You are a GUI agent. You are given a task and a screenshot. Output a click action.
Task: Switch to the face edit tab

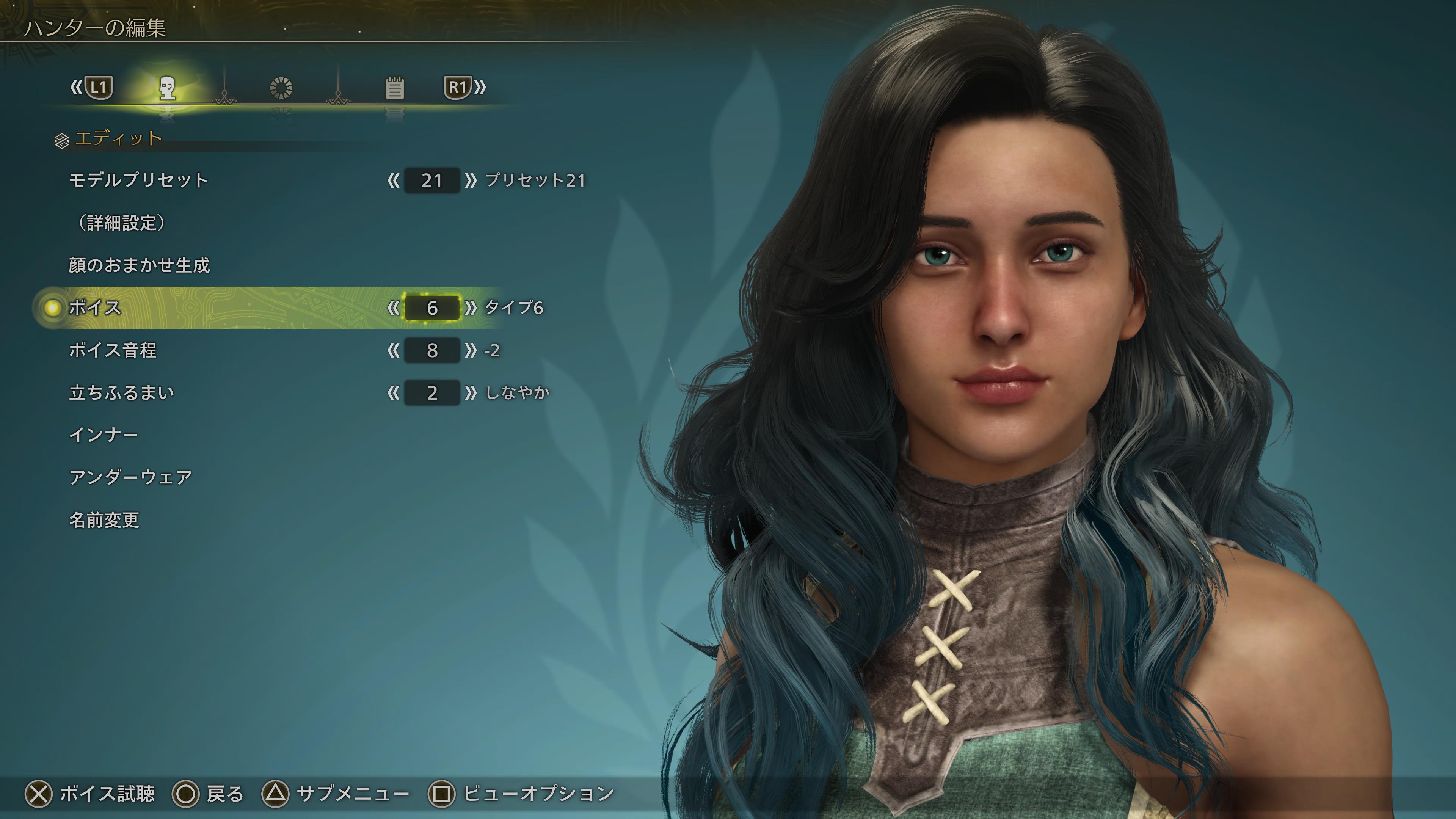167,88
